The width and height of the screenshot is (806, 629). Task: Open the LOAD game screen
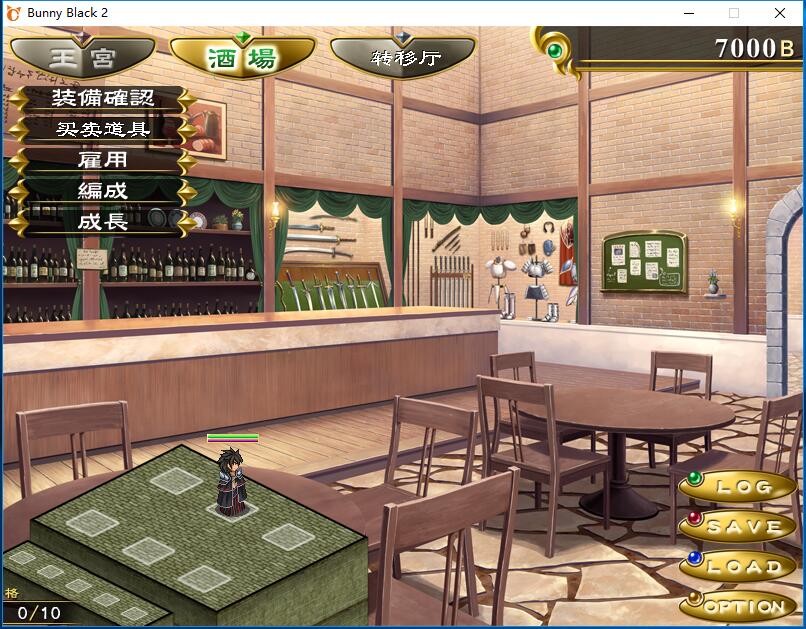pos(740,566)
